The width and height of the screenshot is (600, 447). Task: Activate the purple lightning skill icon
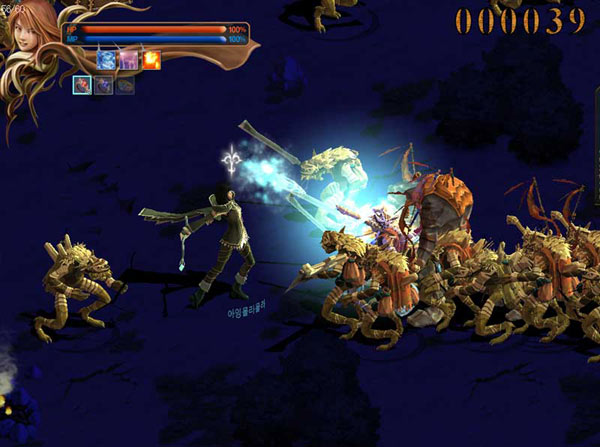coord(128,61)
